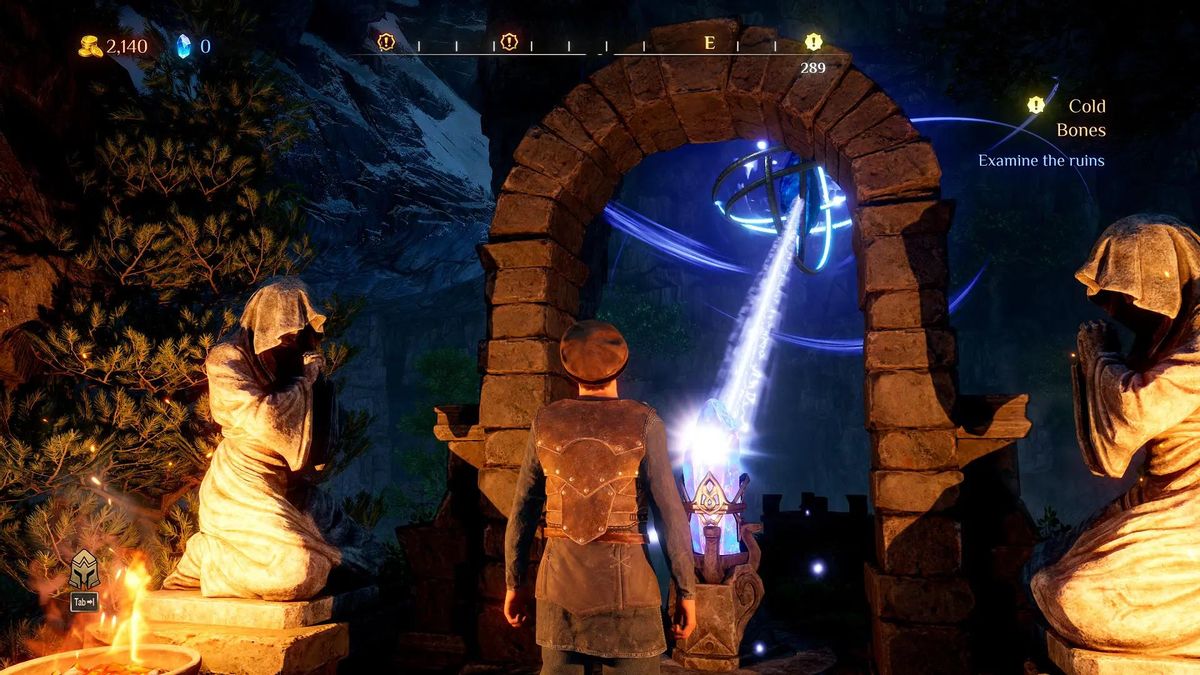The image size is (1200, 675).
Task: Open the helmet character menu icon
Action: (84, 569)
